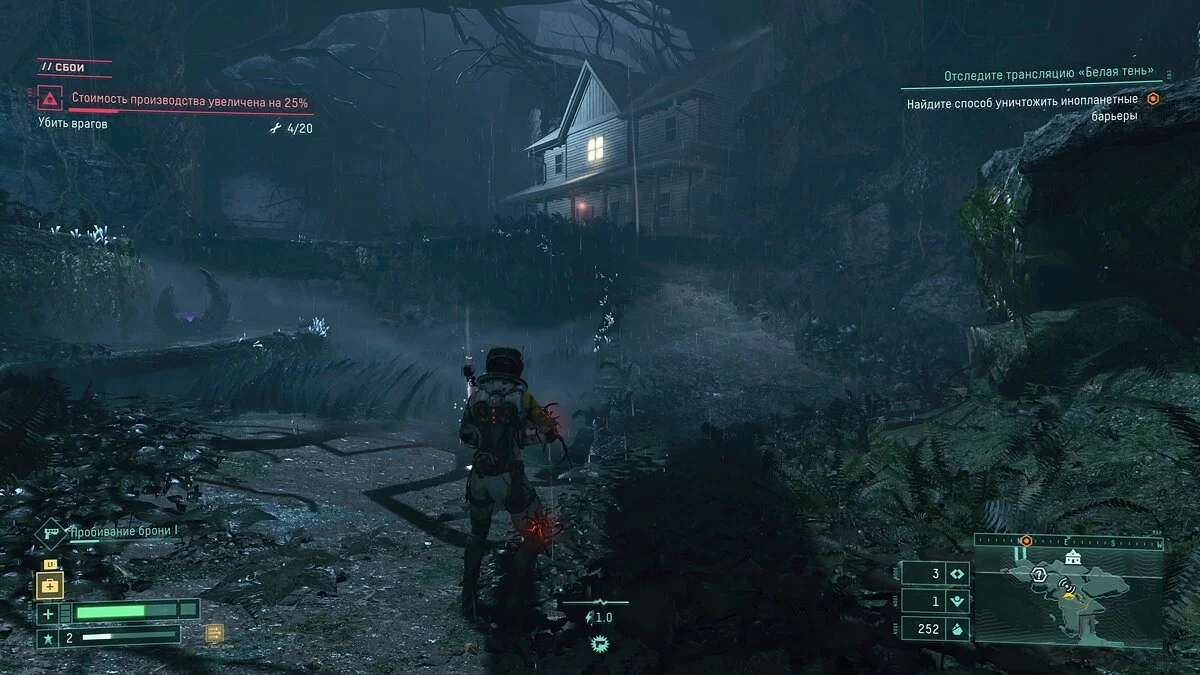
Task: Open the minimap
Action: tap(1068, 598)
